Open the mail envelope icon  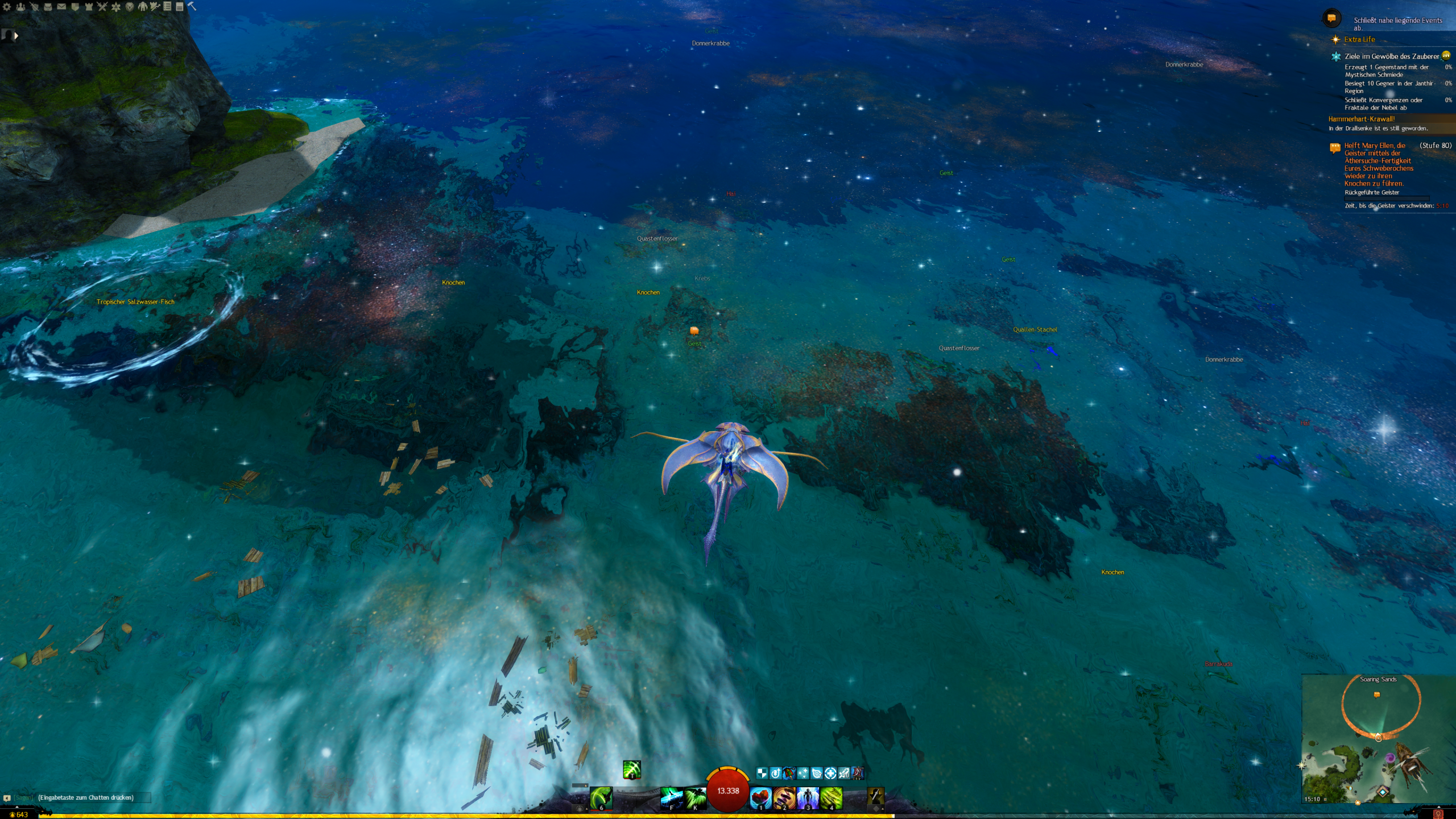pos(61,7)
